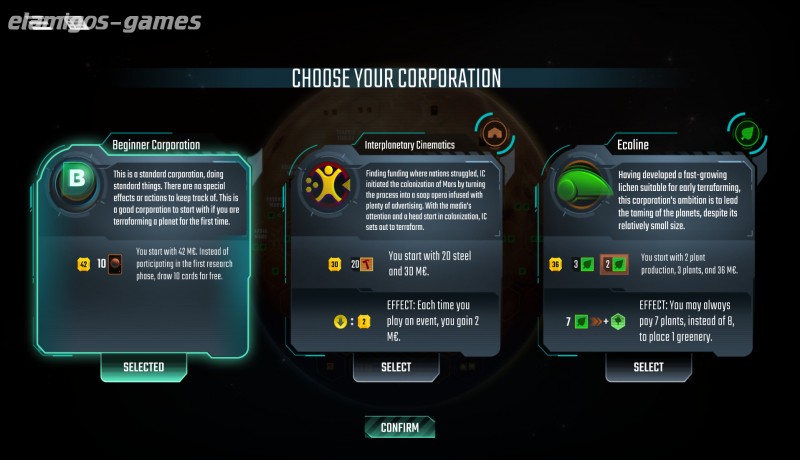Click the Interplanetary Cinematics building tag icon
Viewport: 800px width, 460px height.
(x=492, y=133)
